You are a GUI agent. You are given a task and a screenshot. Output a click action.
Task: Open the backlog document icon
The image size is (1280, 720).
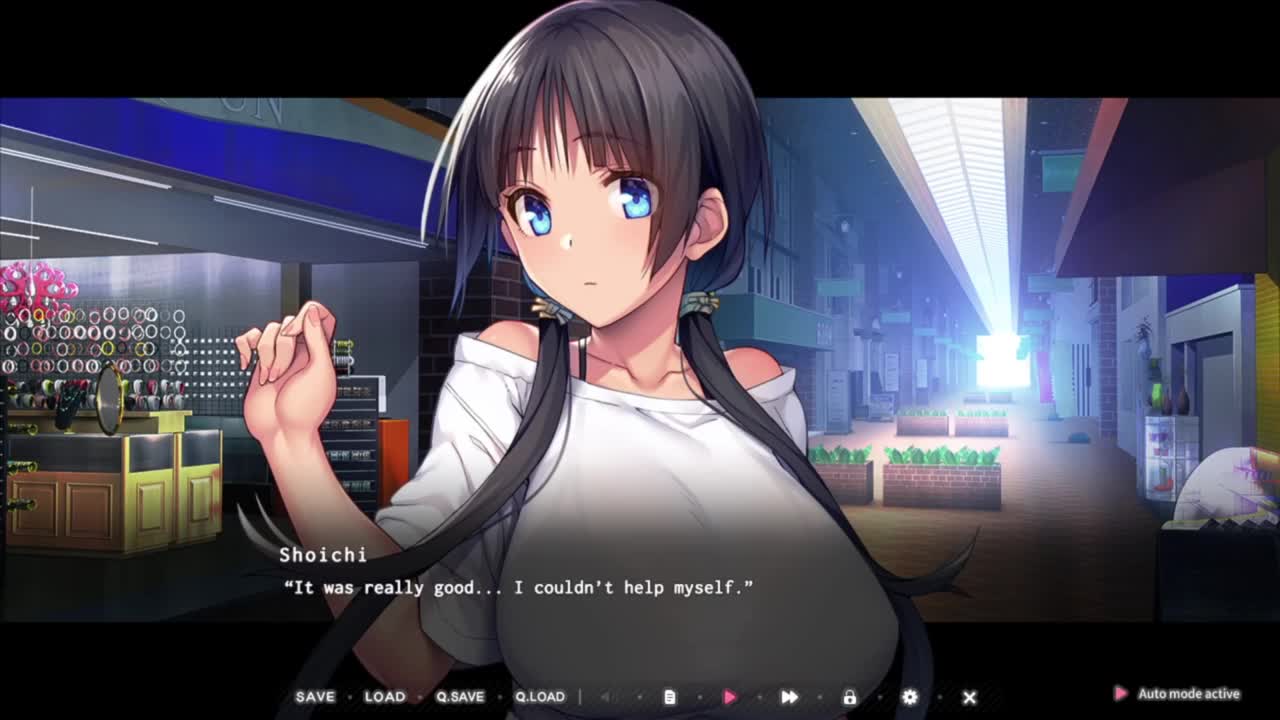click(x=670, y=697)
